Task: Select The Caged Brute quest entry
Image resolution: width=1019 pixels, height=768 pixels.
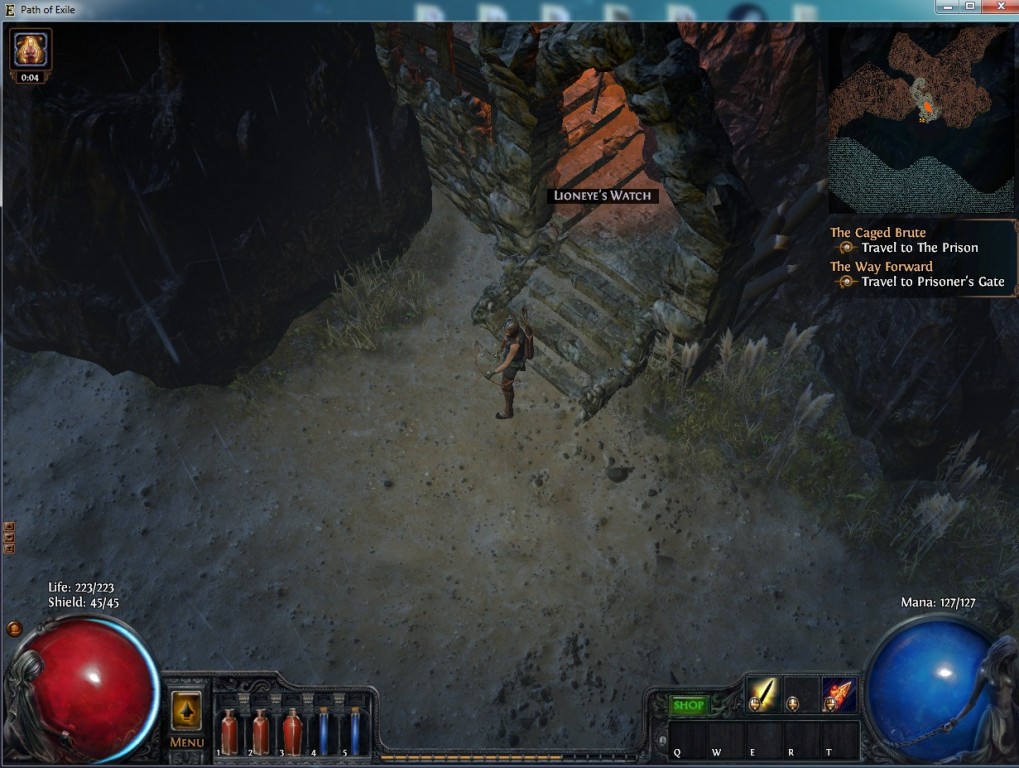Action: pos(878,233)
